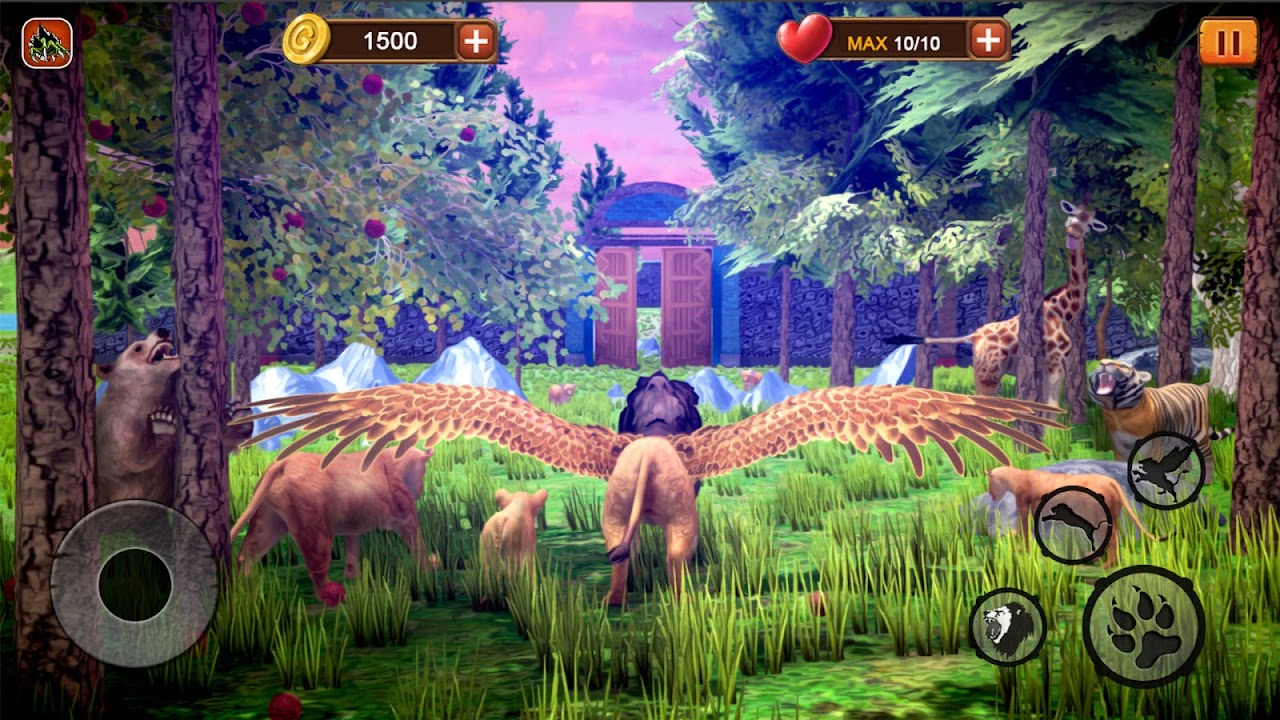Tap the paw print attack button

pos(1143,626)
